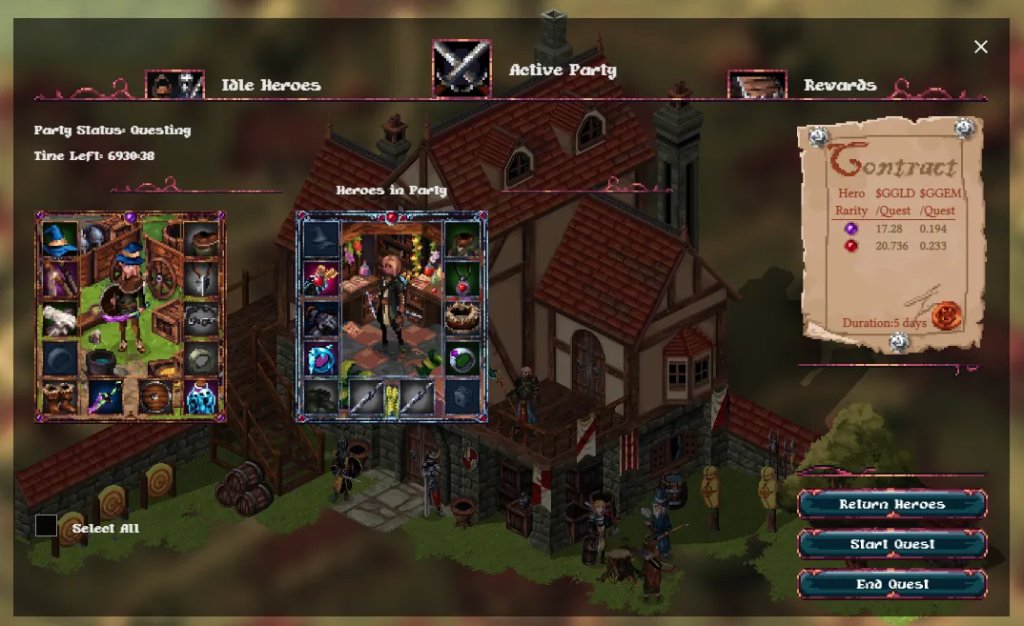The width and height of the screenshot is (1024, 626).
Task: Click the Return Heroes button
Action: [x=891, y=505]
